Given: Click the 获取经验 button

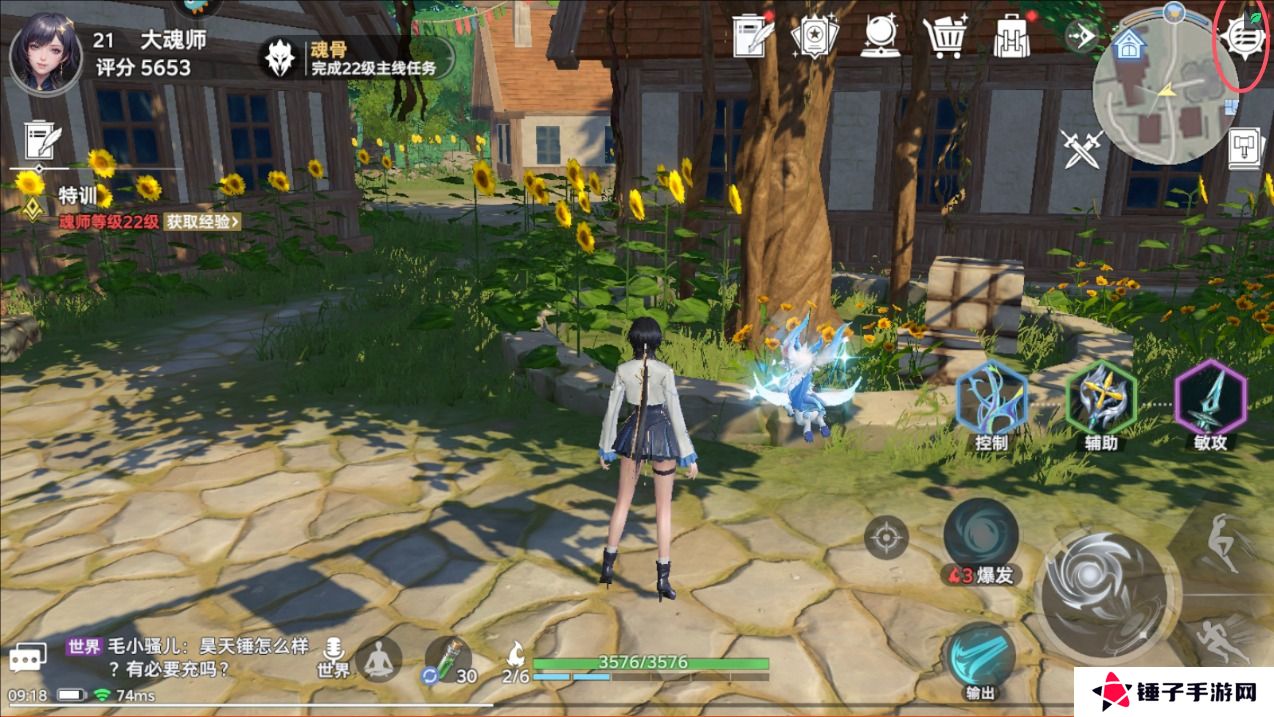Looking at the screenshot, I should tap(203, 221).
